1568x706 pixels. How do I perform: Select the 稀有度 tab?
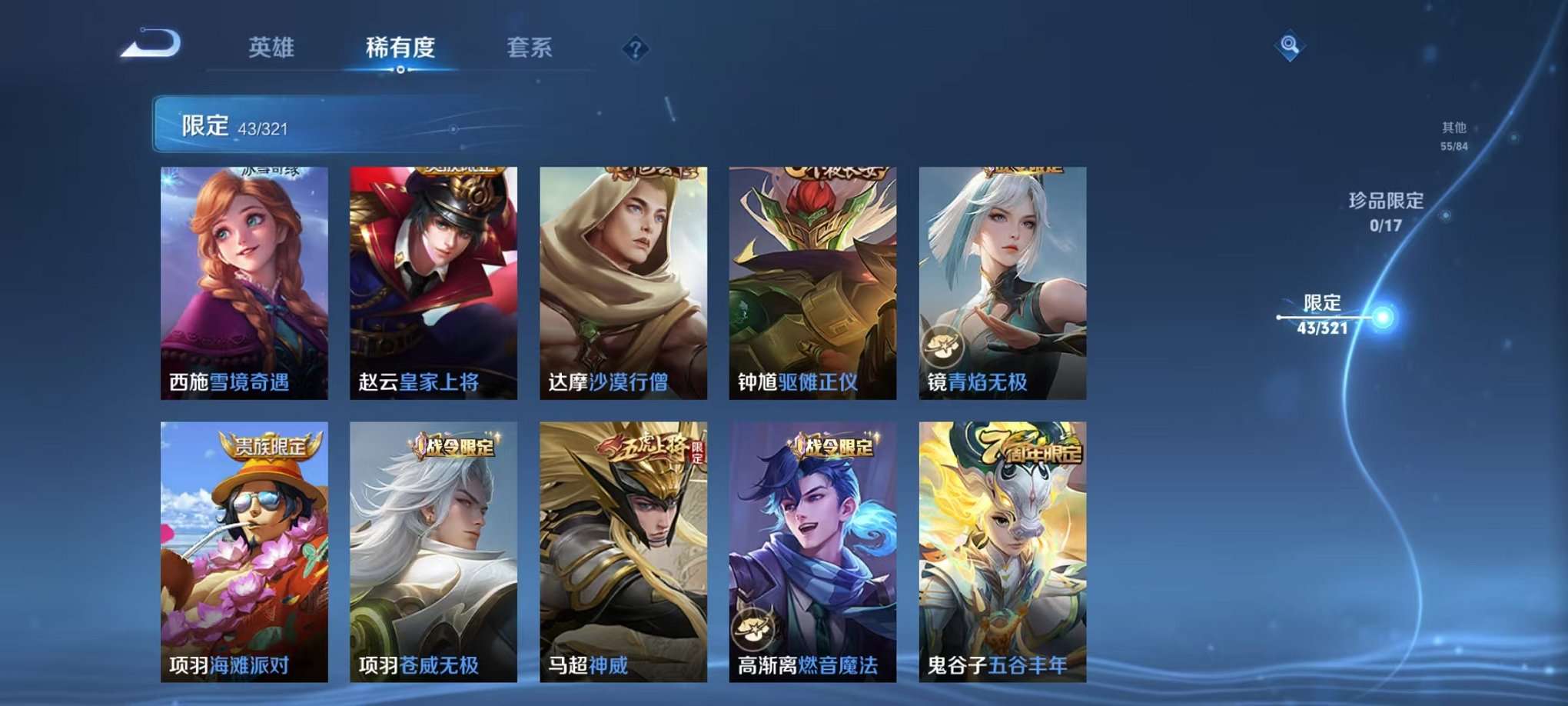click(400, 48)
